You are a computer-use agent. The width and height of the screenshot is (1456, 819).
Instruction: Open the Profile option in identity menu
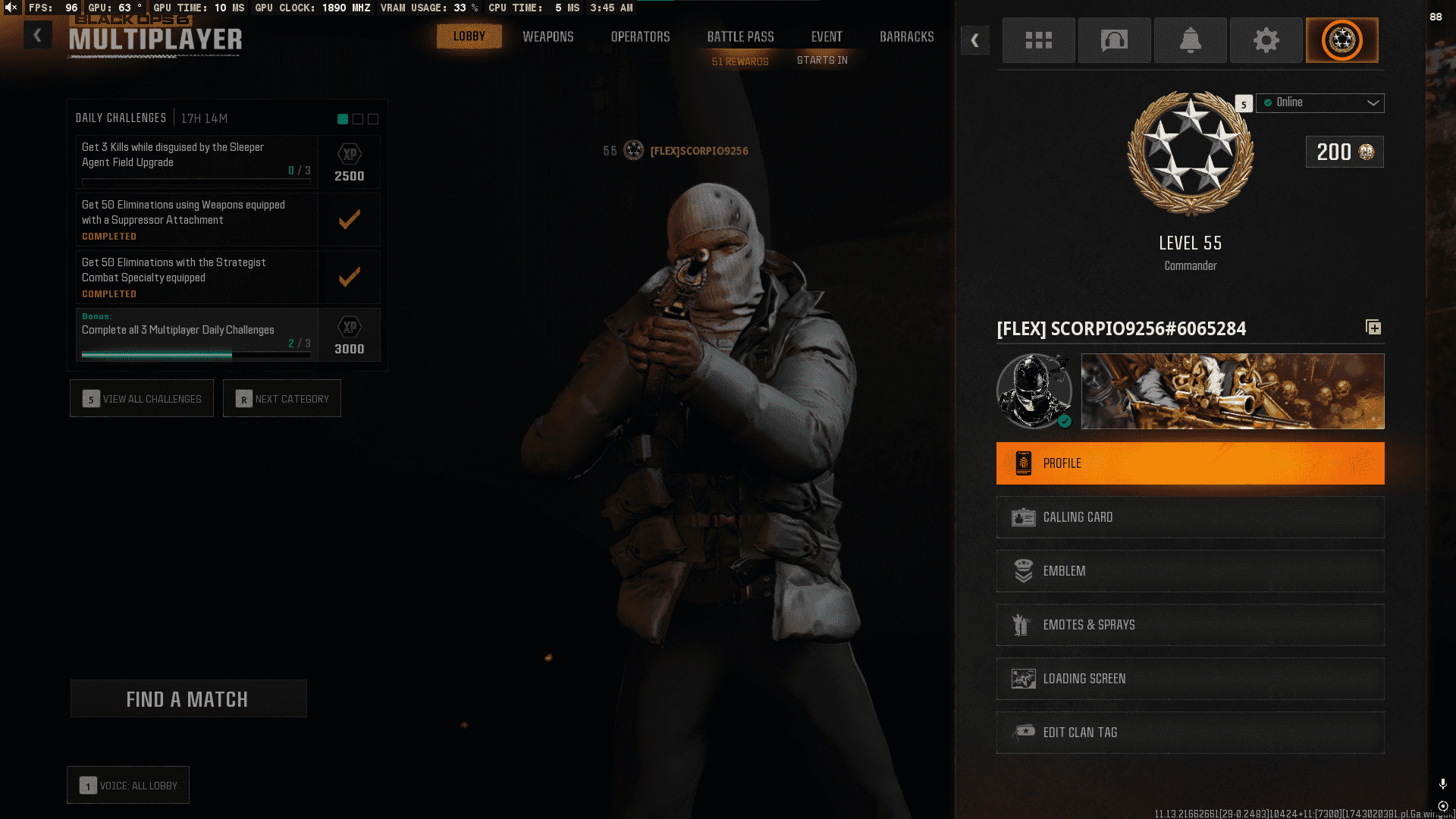(1189, 463)
